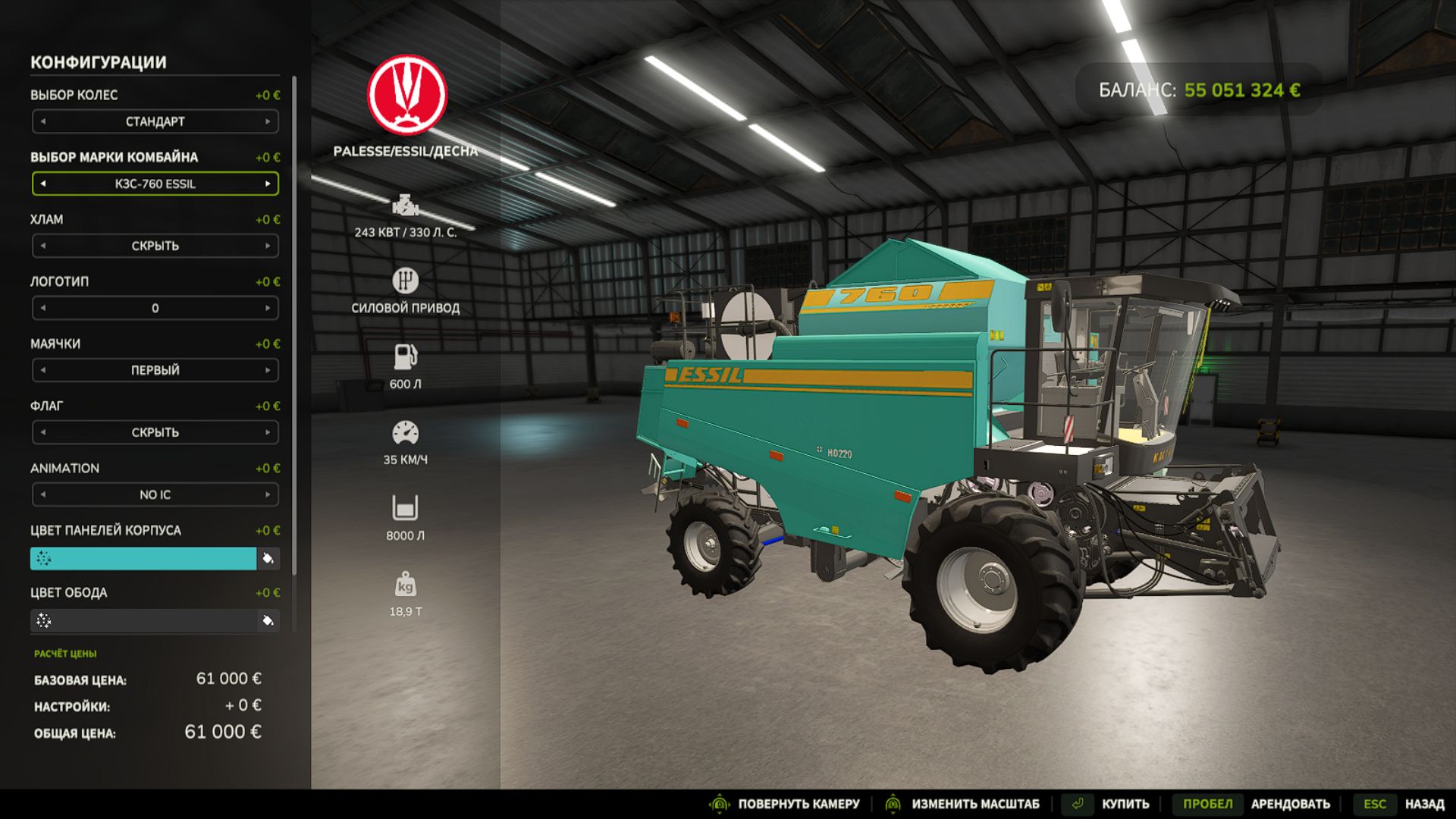The height and width of the screenshot is (819, 1456).
Task: Click the teal body panel color swatch
Action: coord(144,559)
